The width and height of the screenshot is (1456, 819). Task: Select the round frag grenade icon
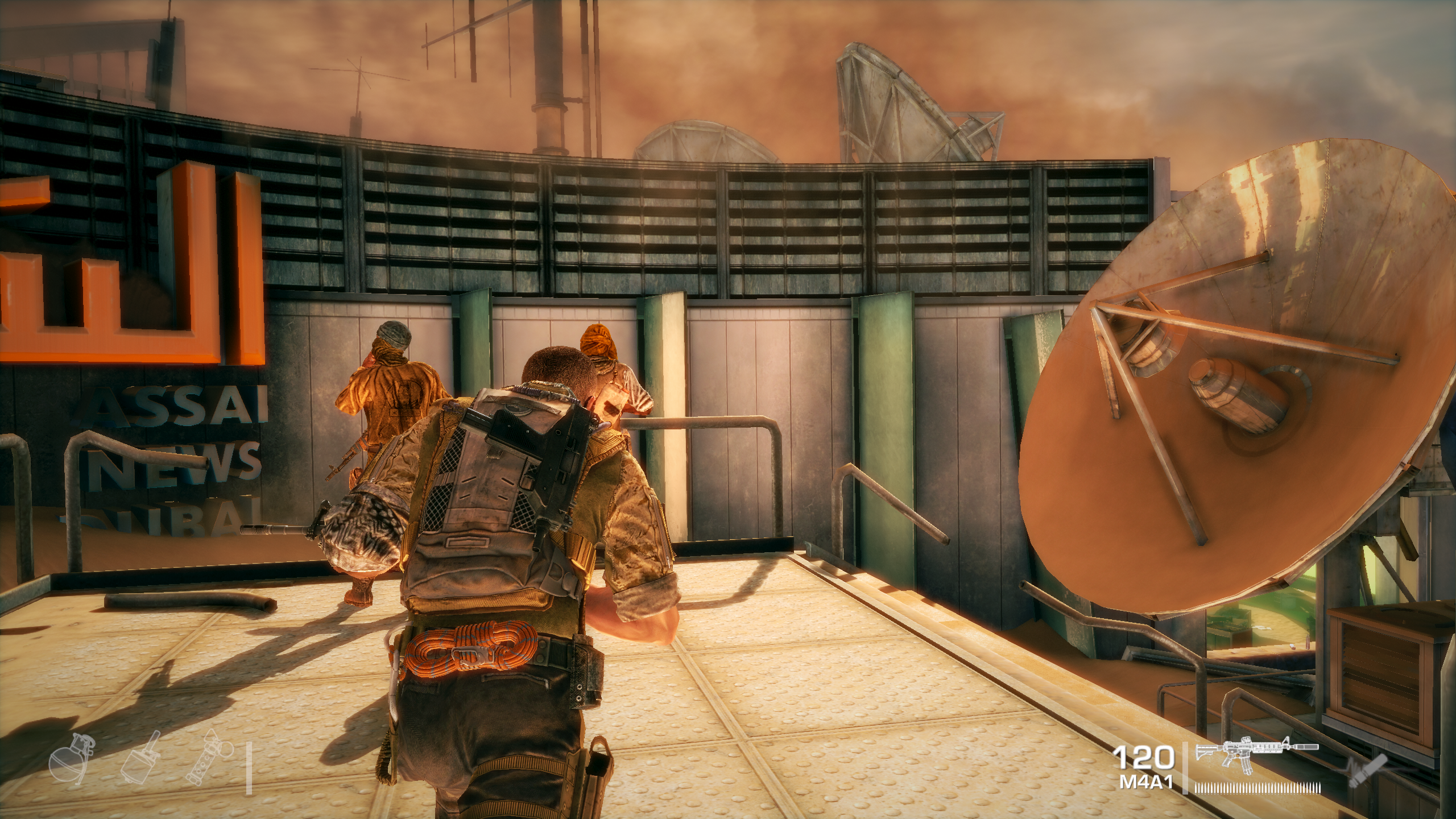(x=67, y=763)
